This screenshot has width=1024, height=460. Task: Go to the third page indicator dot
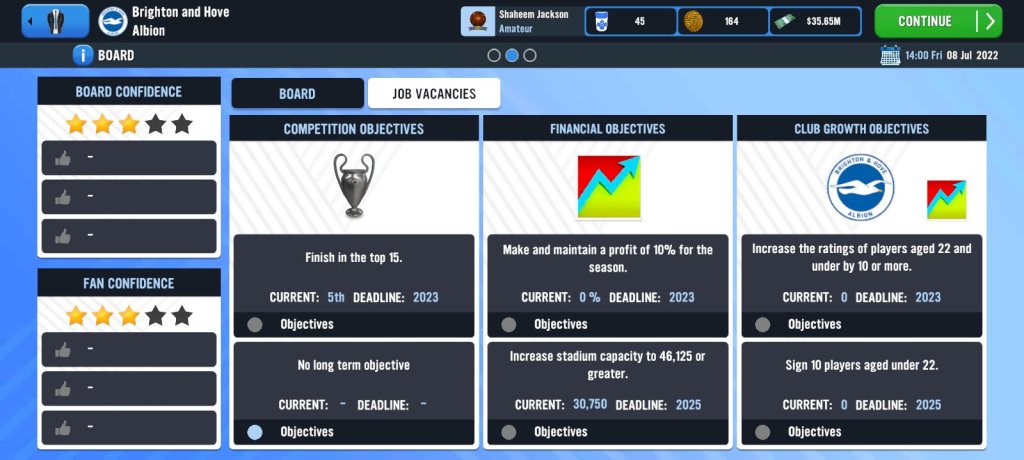(530, 55)
